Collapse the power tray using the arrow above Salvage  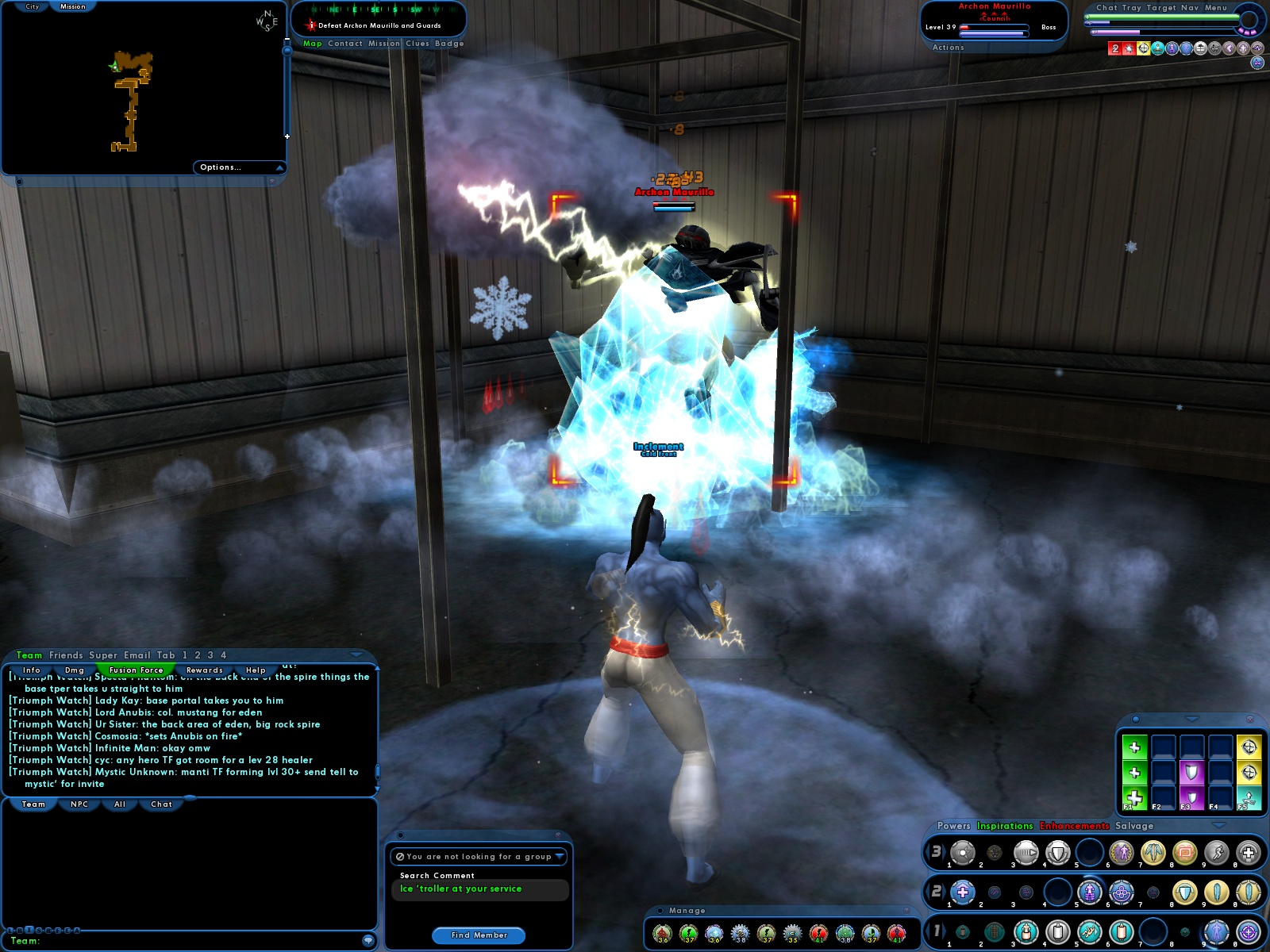point(1220,827)
